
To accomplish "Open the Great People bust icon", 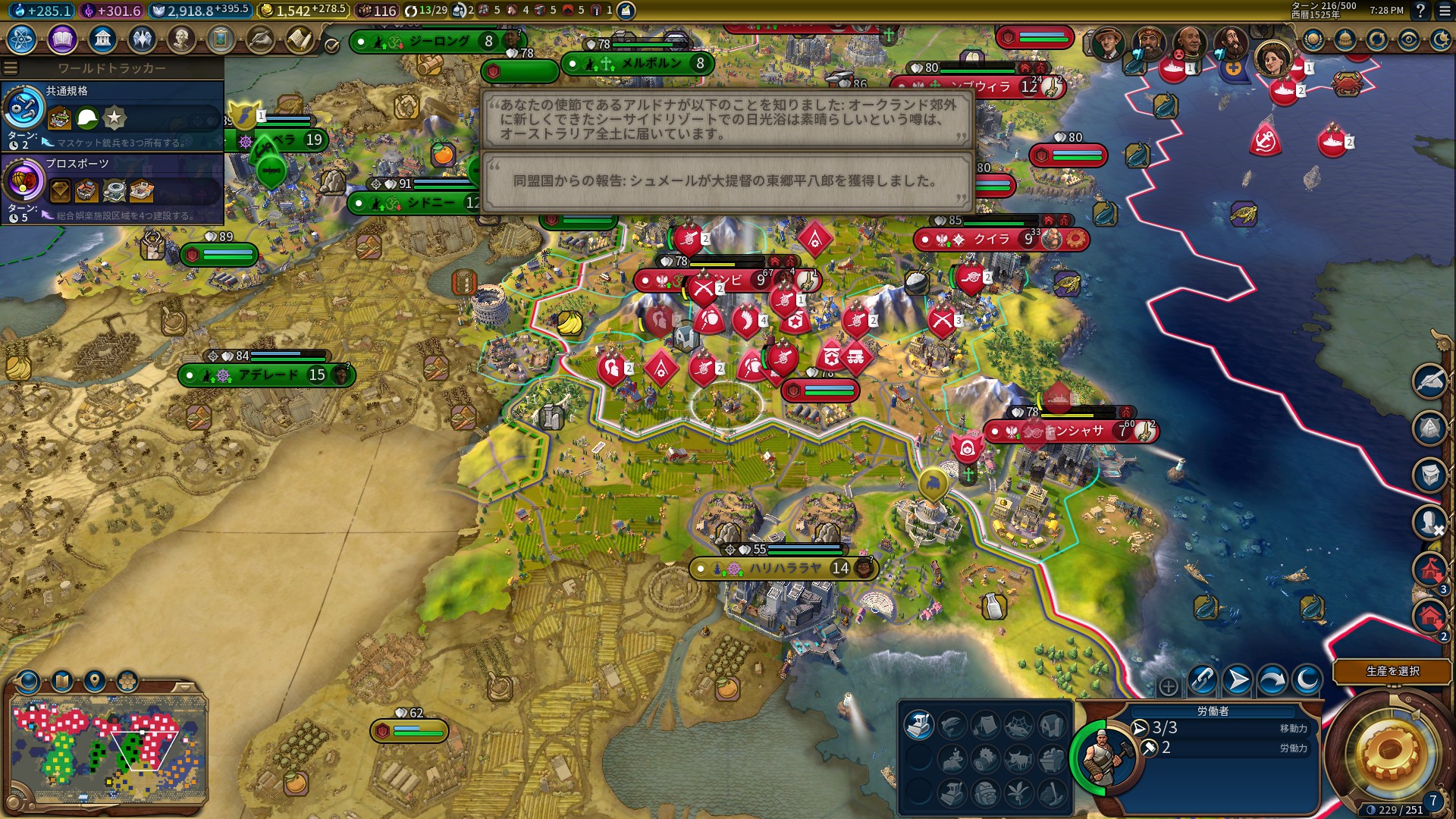I will click(x=181, y=39).
